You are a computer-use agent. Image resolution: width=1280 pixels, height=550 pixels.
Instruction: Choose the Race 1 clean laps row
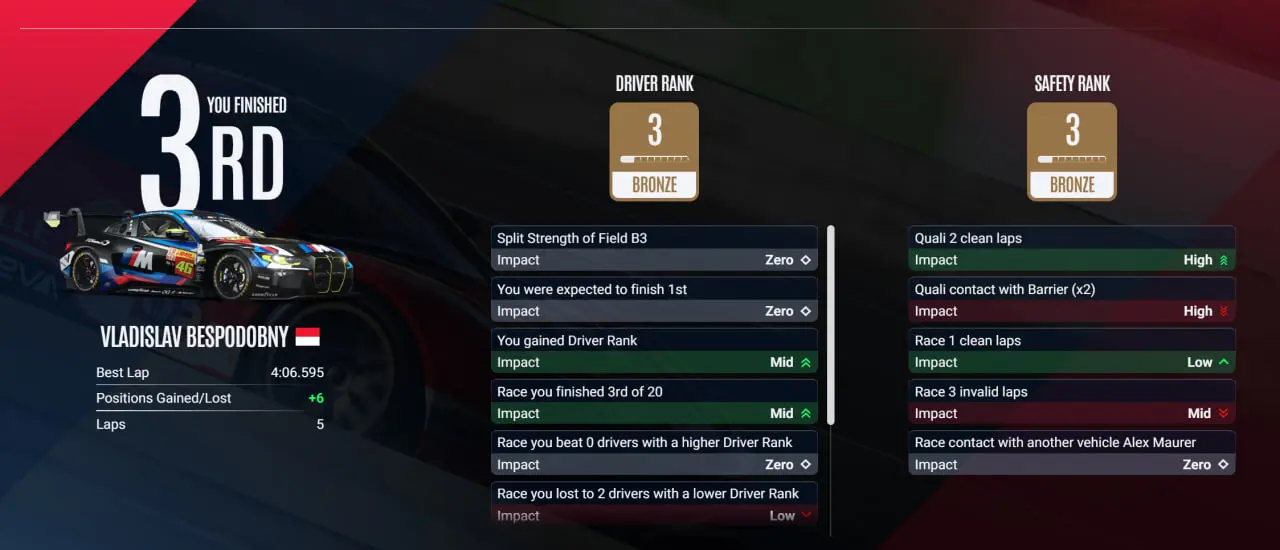(1071, 350)
